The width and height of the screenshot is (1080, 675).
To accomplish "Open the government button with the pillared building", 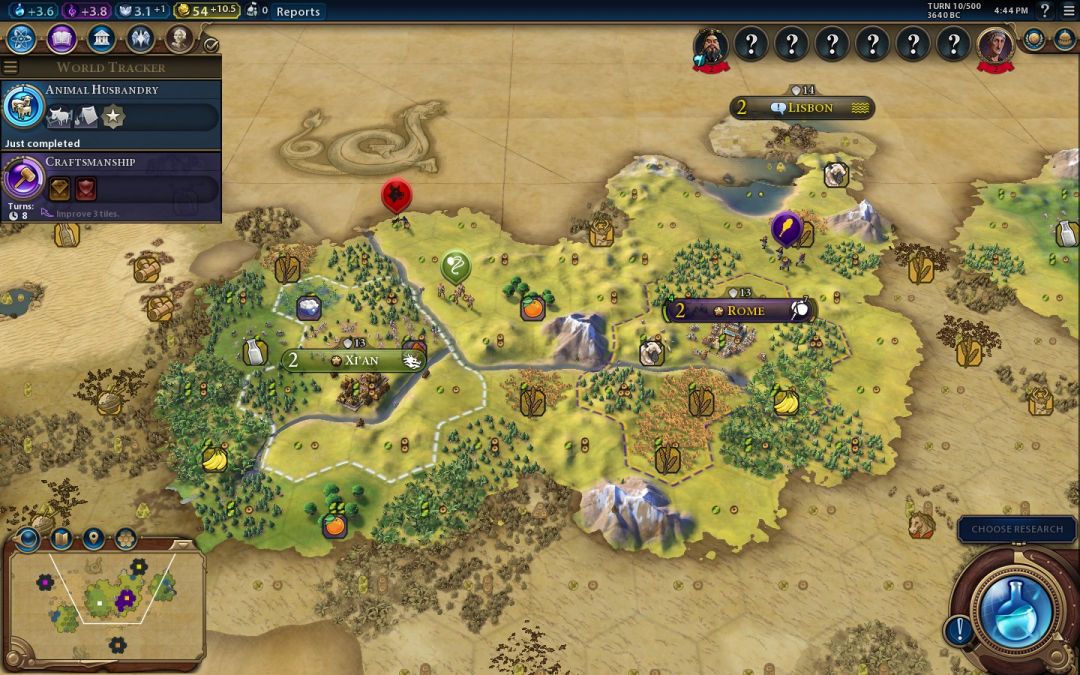I will pyautogui.click(x=100, y=39).
